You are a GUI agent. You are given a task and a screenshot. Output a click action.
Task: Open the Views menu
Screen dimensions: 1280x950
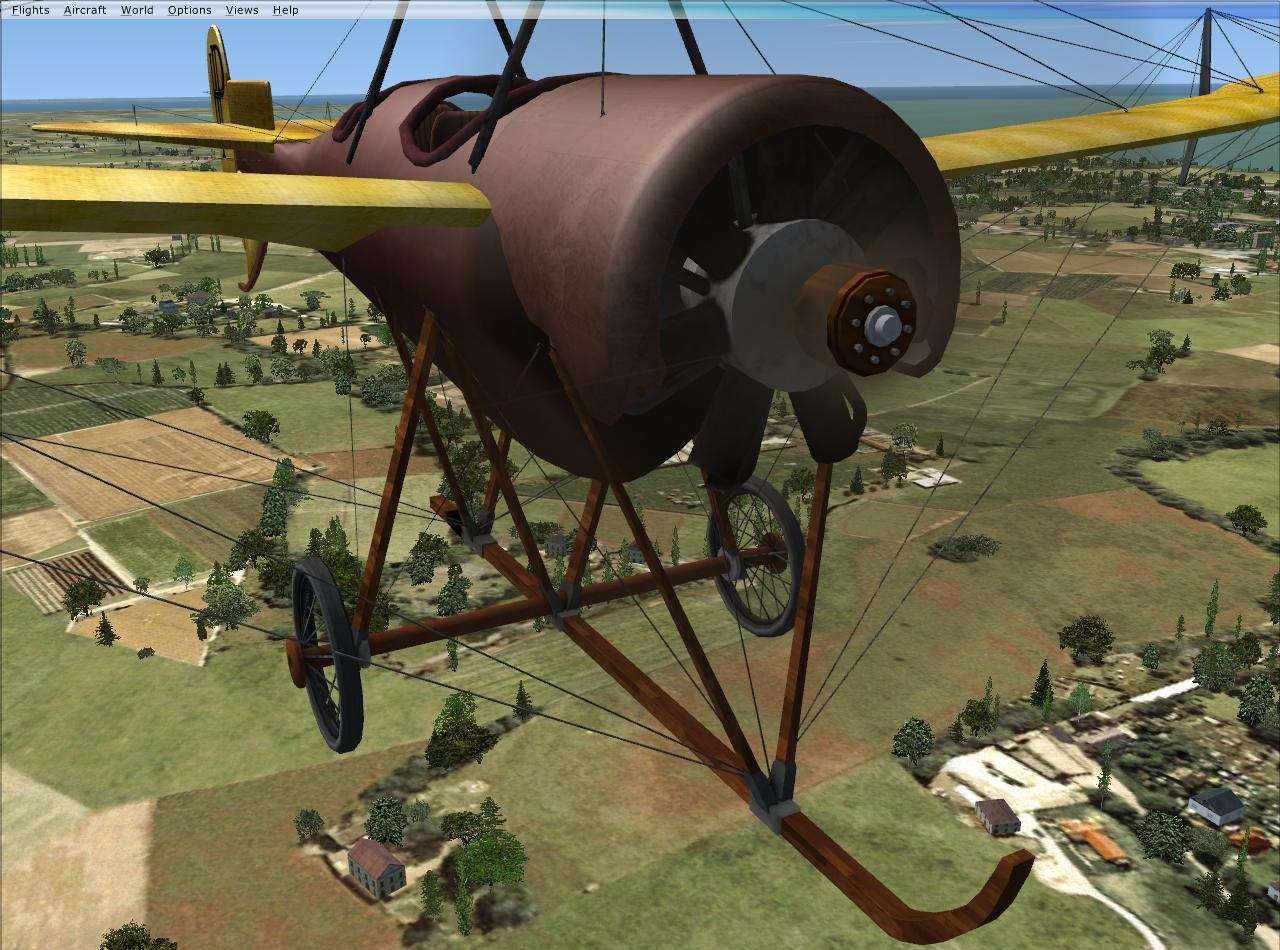(240, 10)
